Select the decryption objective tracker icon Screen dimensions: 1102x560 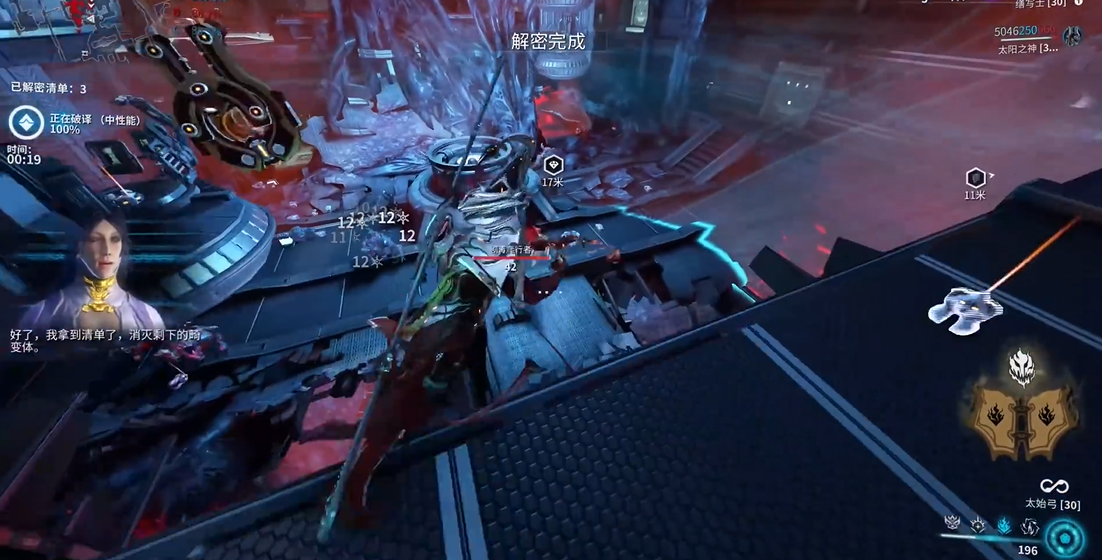point(26,123)
